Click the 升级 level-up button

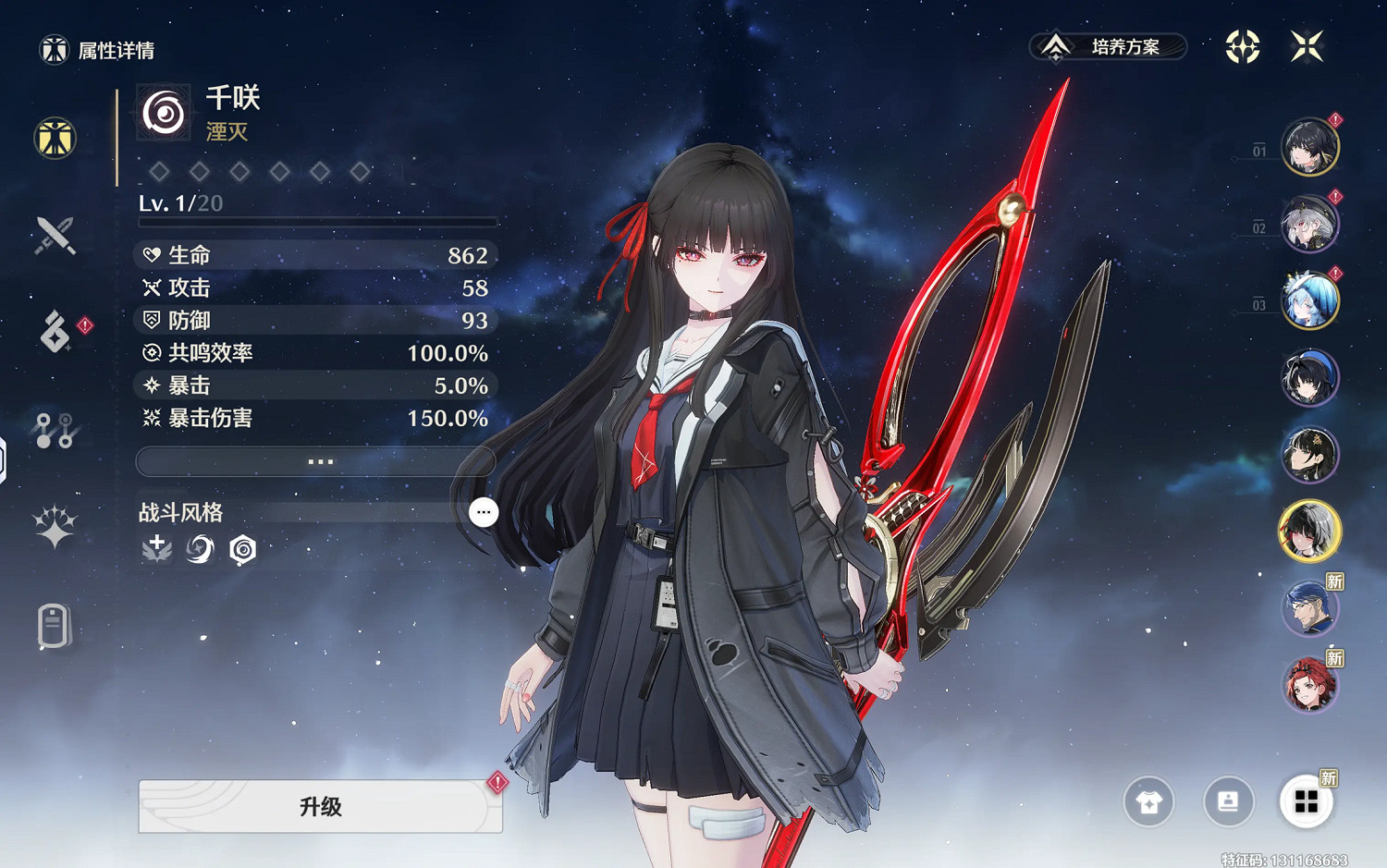pos(320,806)
